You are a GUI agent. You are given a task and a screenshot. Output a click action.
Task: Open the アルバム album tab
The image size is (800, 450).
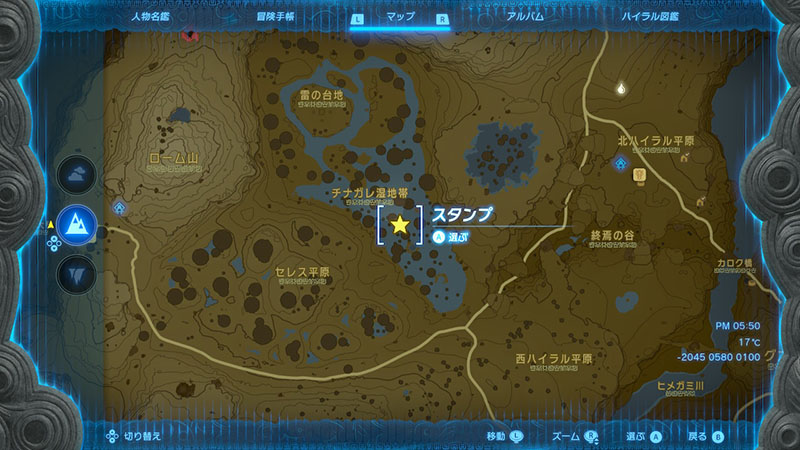pos(525,17)
